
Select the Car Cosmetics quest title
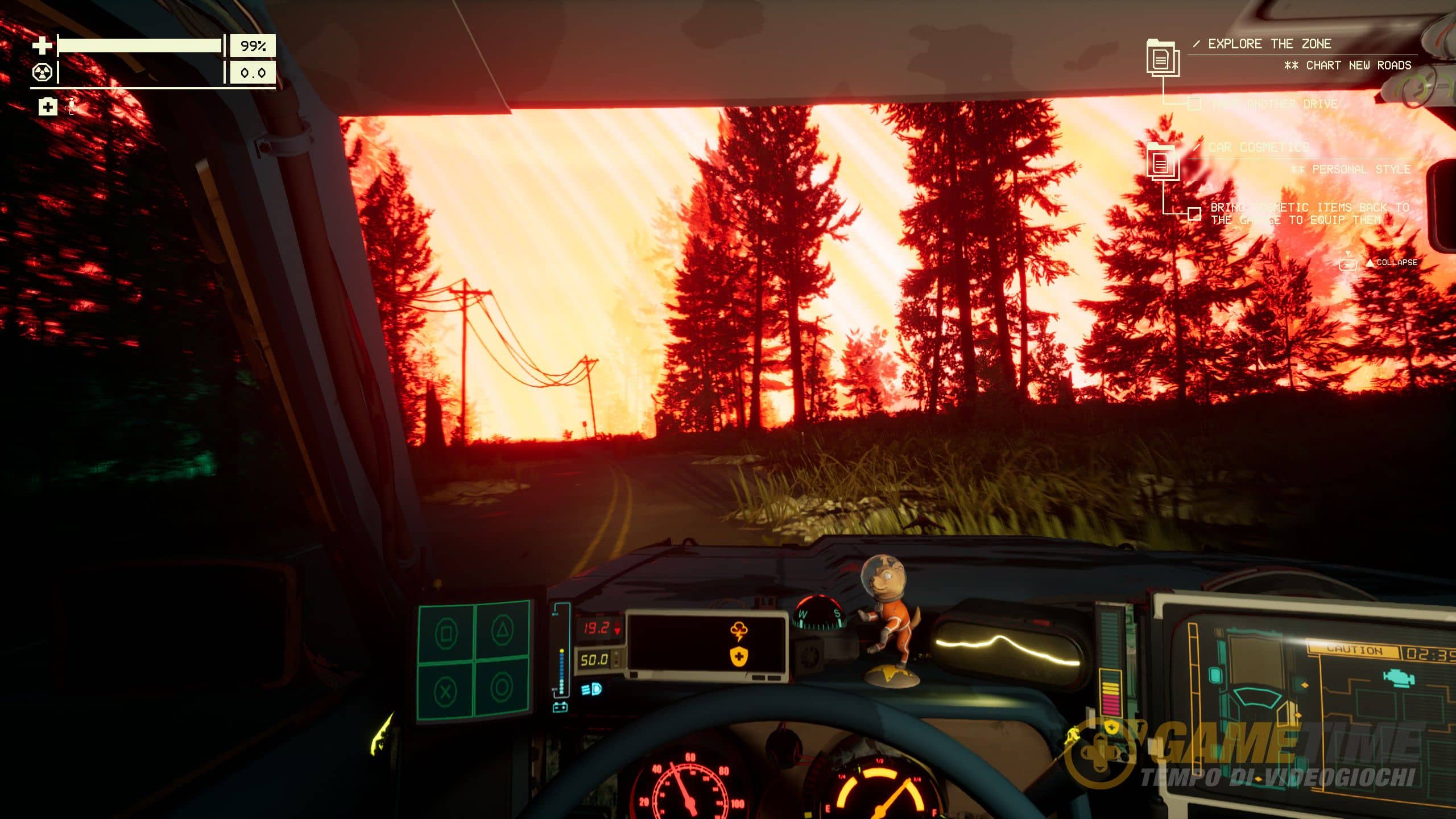pos(1259,147)
